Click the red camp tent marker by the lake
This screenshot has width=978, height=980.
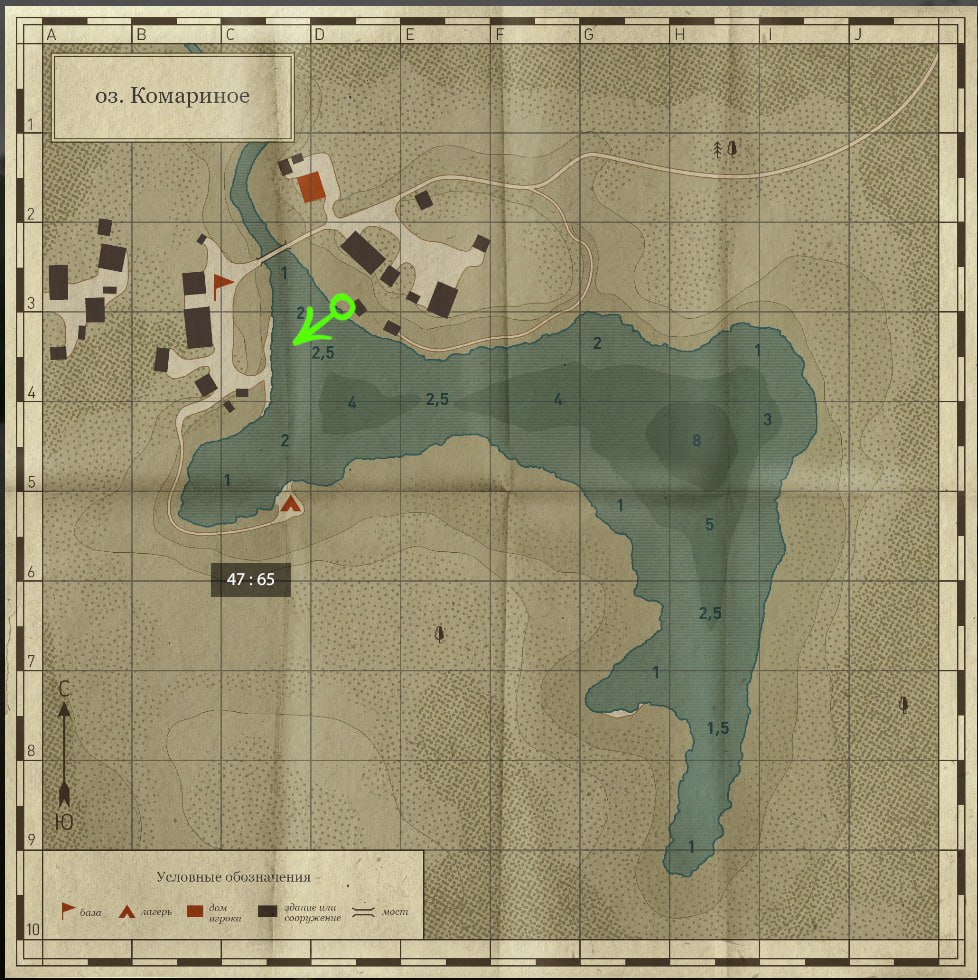291,503
